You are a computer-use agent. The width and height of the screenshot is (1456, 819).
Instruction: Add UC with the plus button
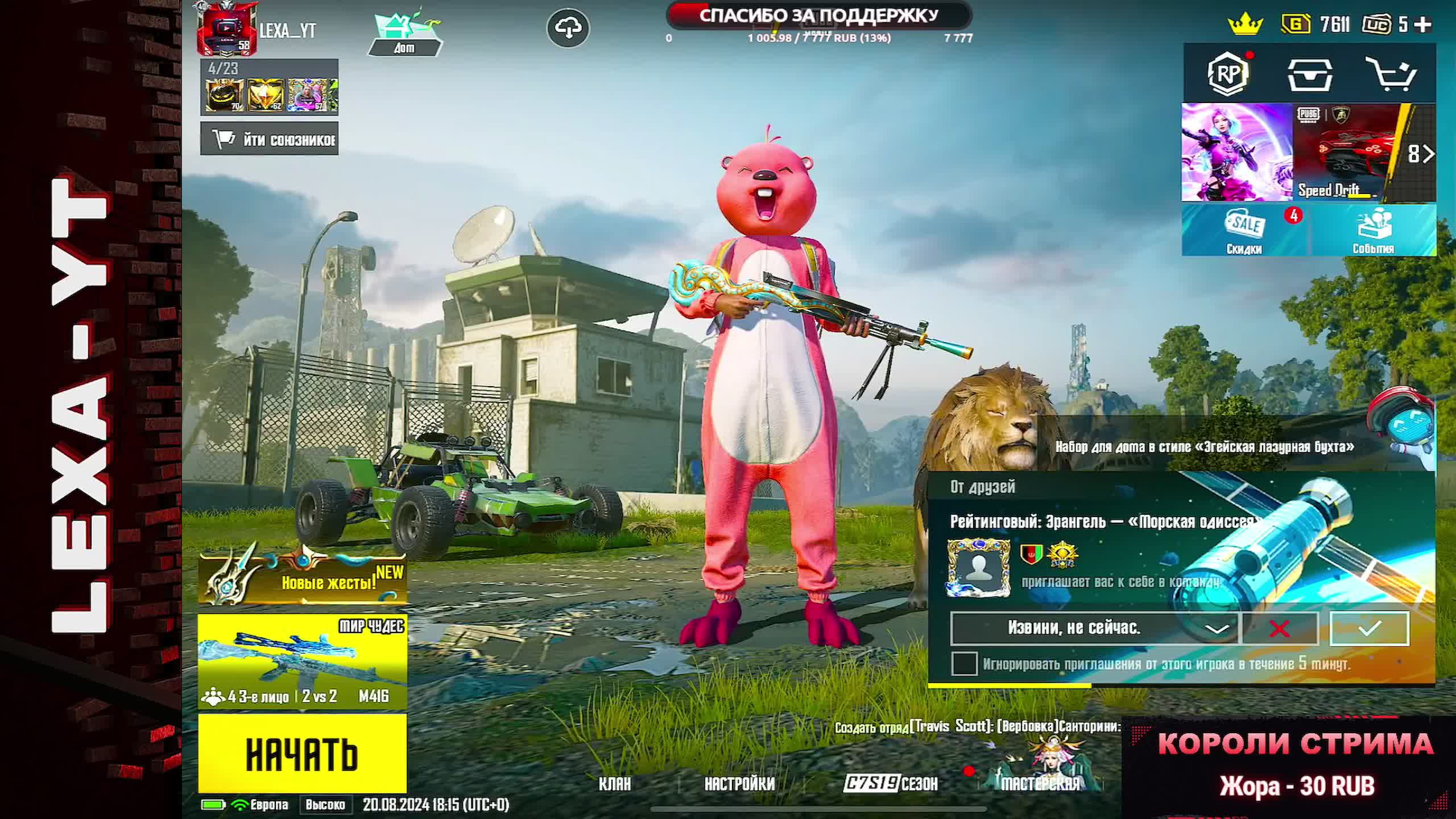point(1422,24)
